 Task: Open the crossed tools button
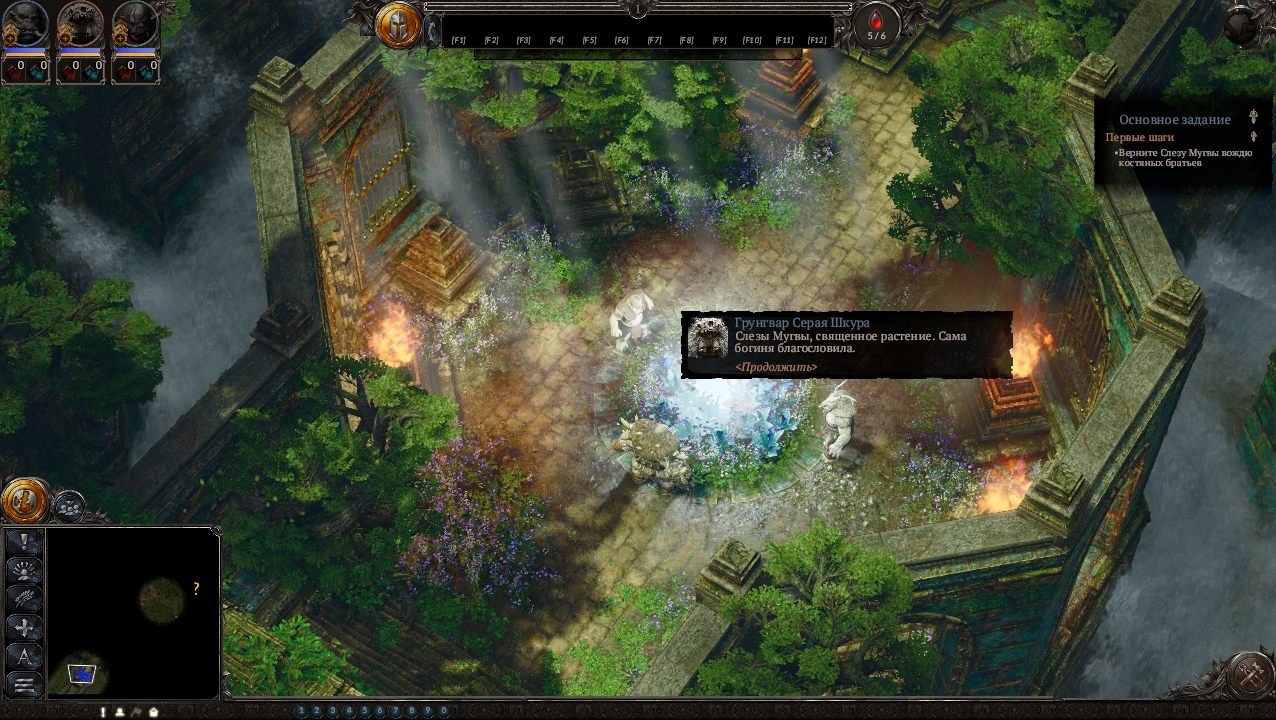coord(1248,676)
